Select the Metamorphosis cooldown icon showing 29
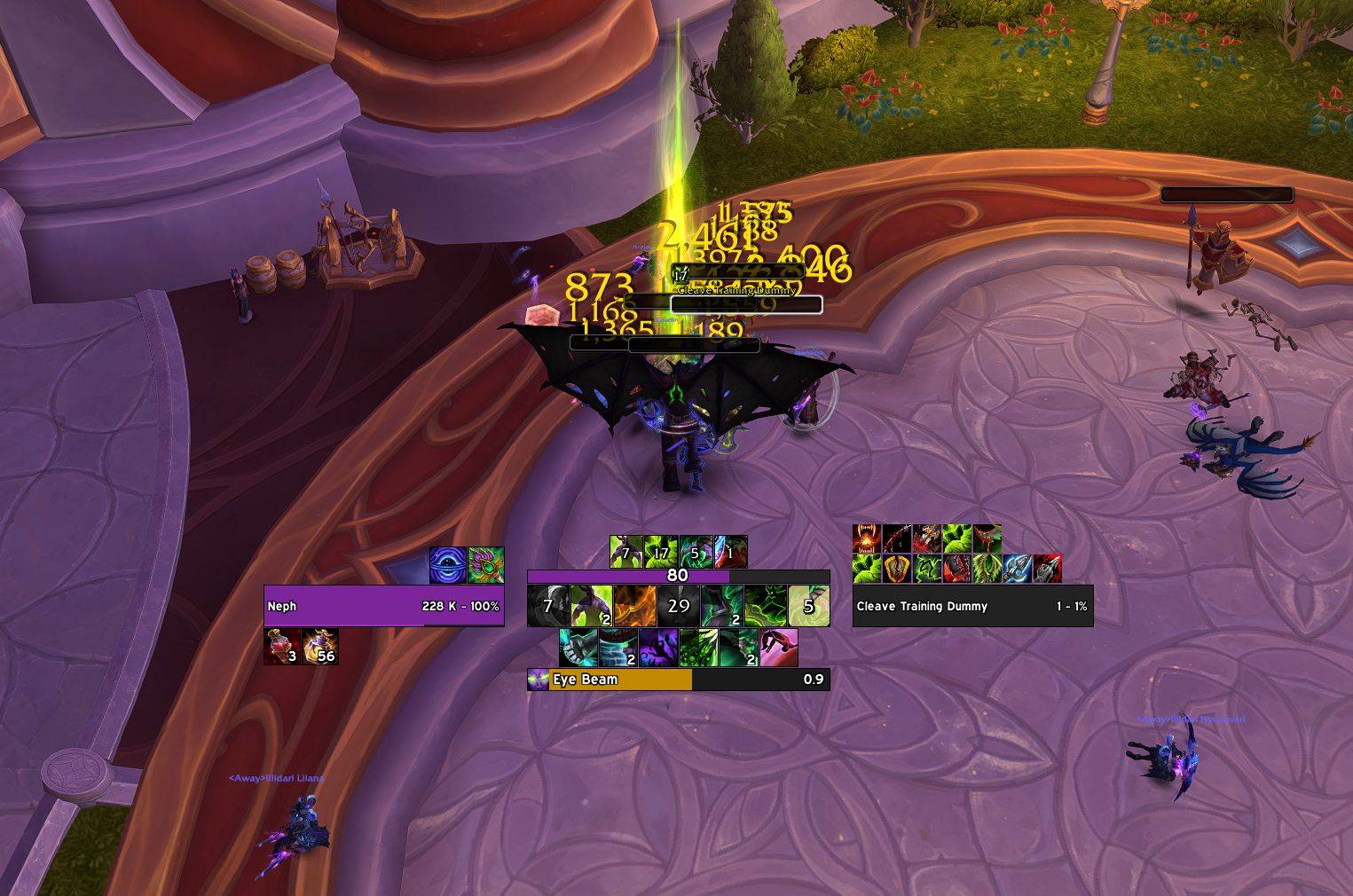 pyautogui.click(x=678, y=606)
